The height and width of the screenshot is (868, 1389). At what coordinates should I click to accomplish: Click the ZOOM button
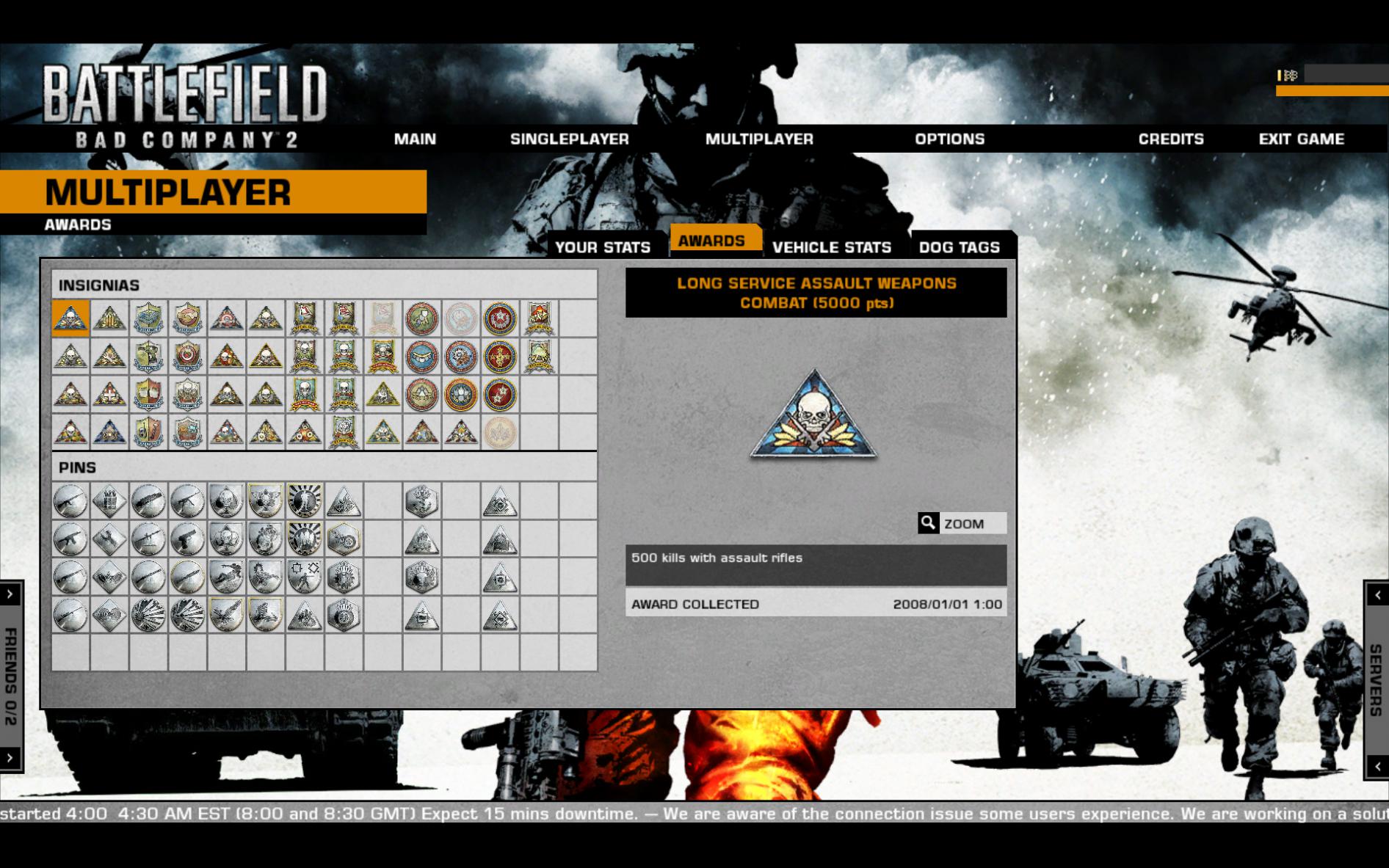964,523
